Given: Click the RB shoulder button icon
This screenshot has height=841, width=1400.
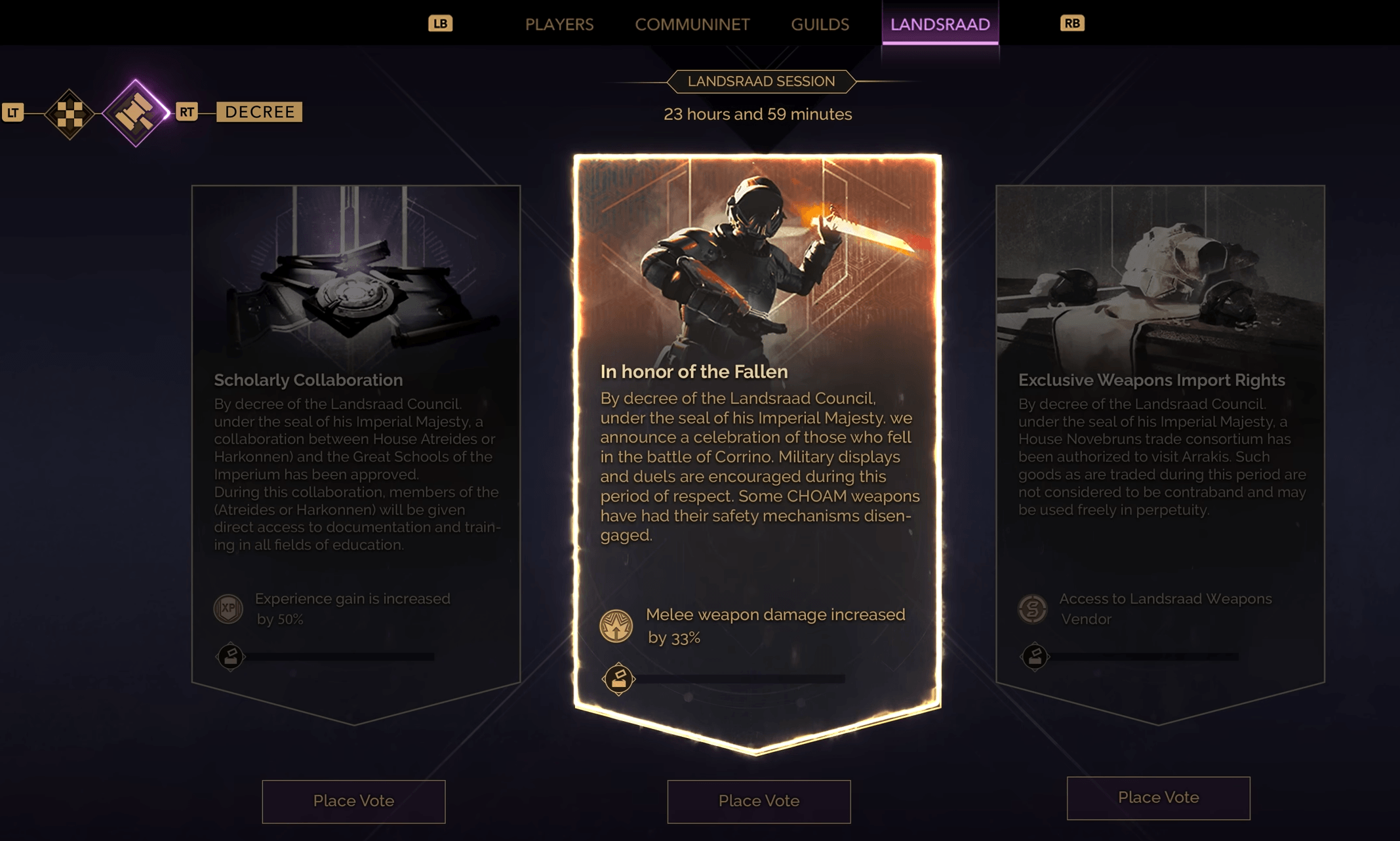Looking at the screenshot, I should coord(1071,23).
